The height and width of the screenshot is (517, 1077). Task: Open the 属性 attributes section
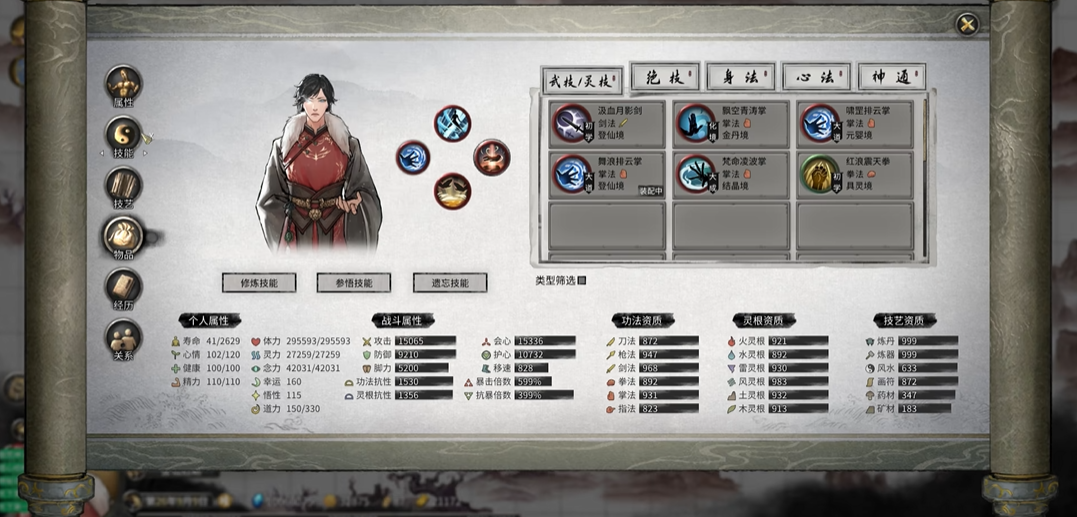pyautogui.click(x=123, y=87)
